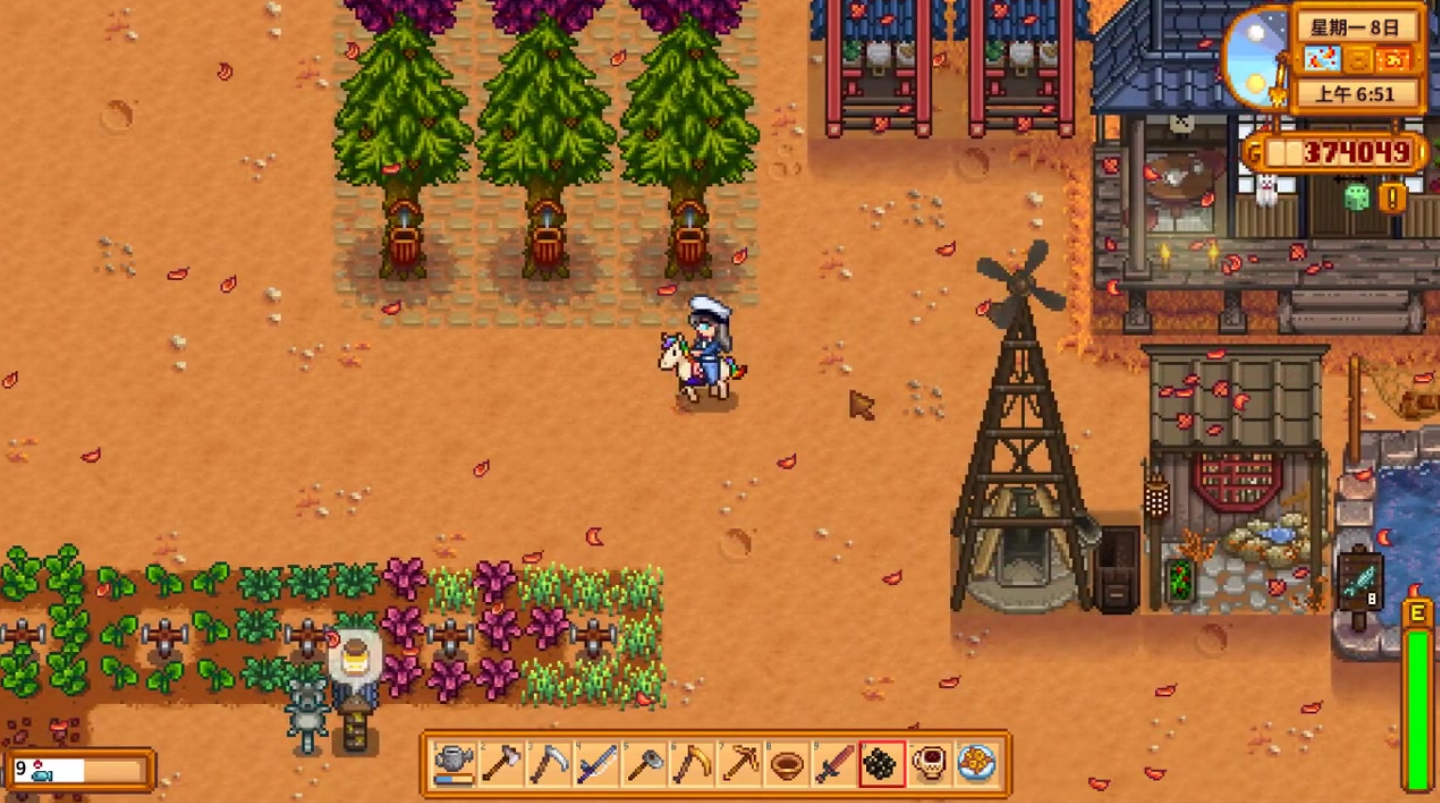Select the coffee cup in the toolbar
Screen dimensions: 1440x803
point(930,765)
